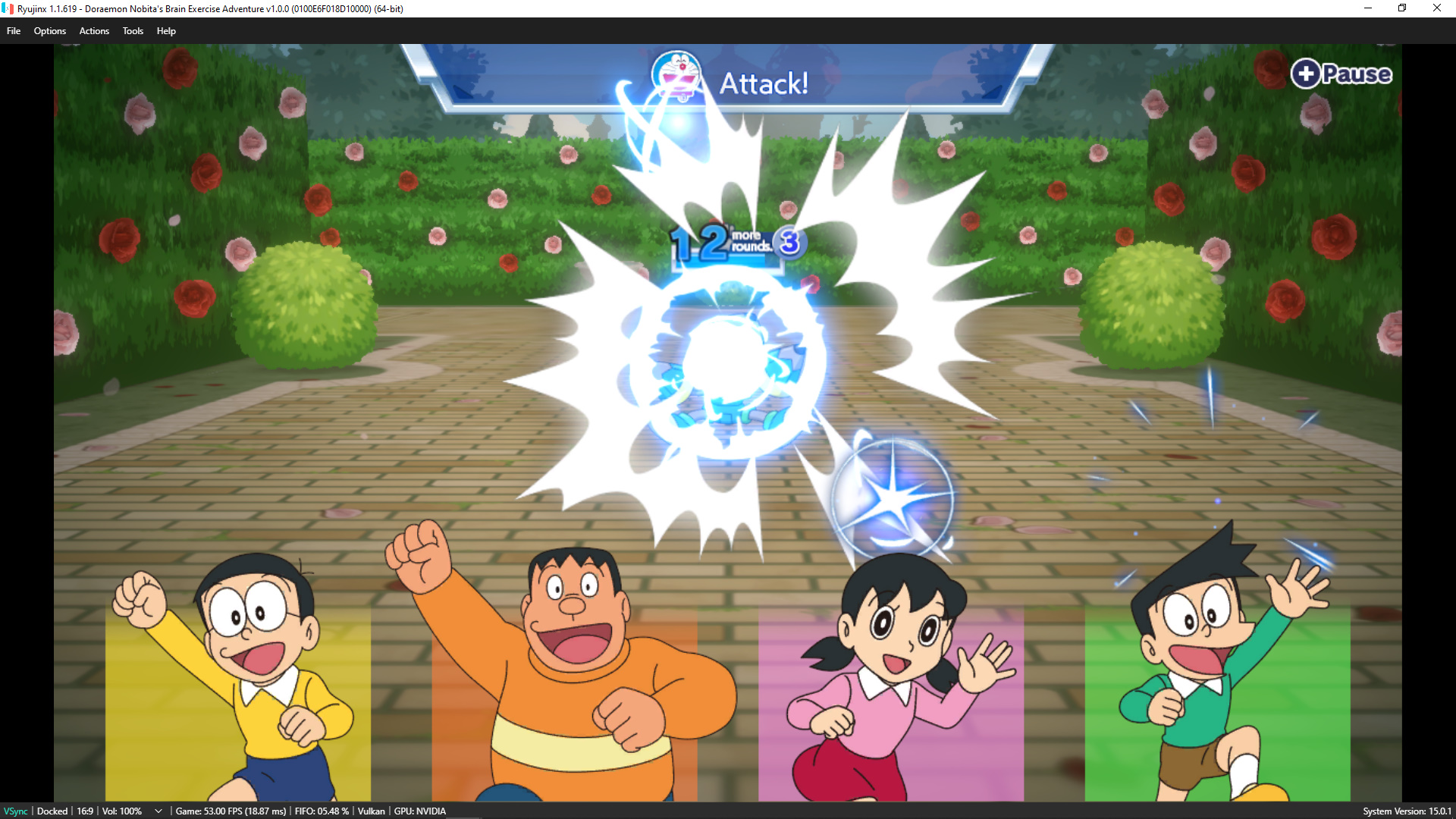Open the Tools menu

[x=133, y=31]
